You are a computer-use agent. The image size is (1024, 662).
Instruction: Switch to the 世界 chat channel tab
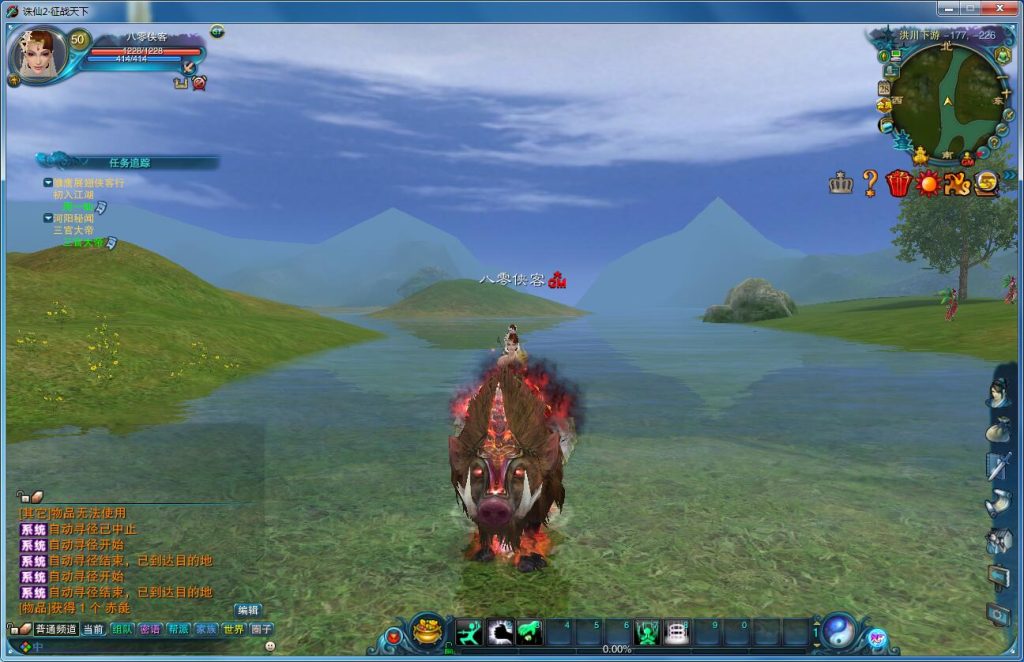click(233, 629)
